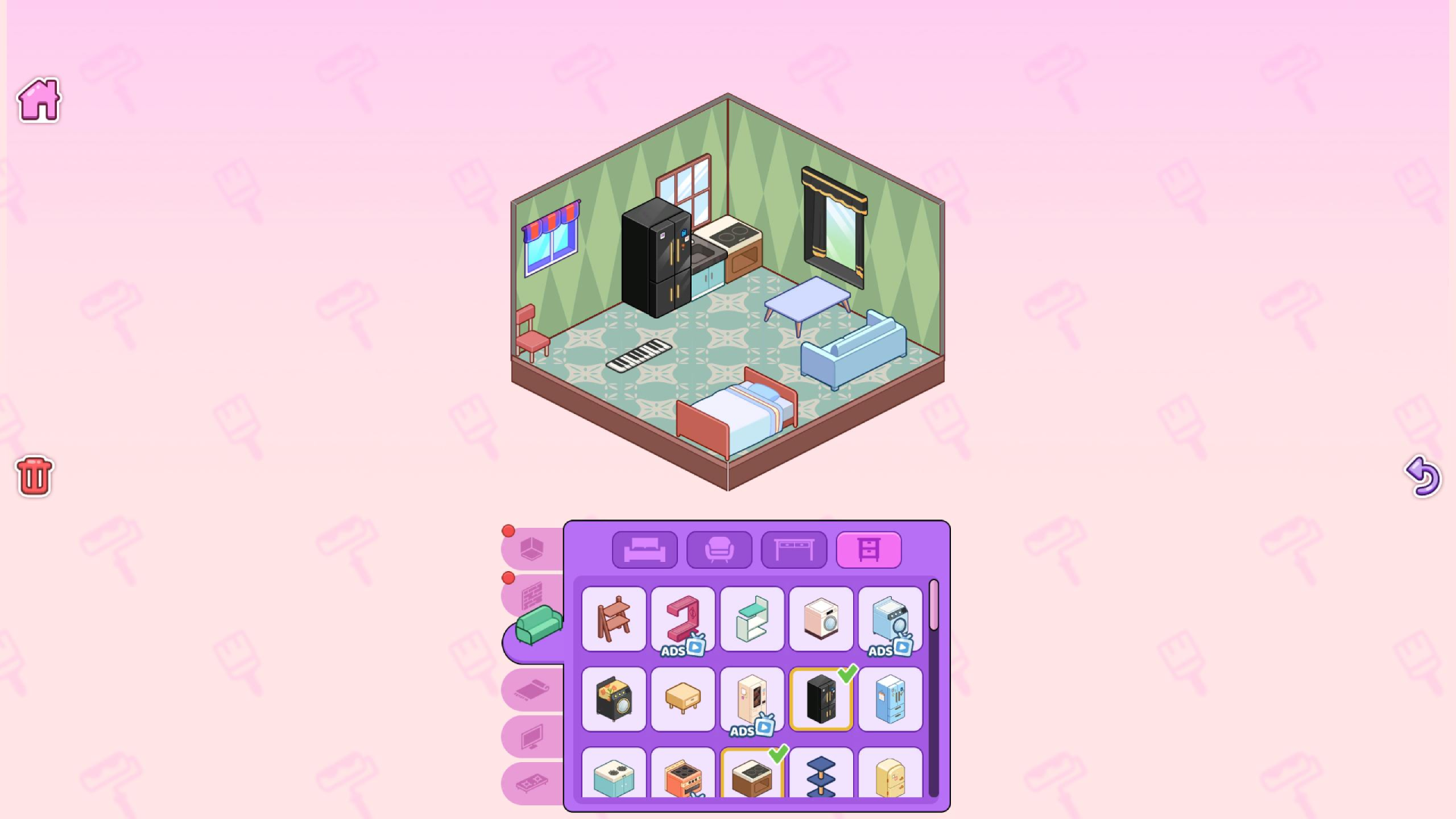This screenshot has width=1456, height=819.
Task: Switch to the bed furniture tab
Action: coord(644,549)
